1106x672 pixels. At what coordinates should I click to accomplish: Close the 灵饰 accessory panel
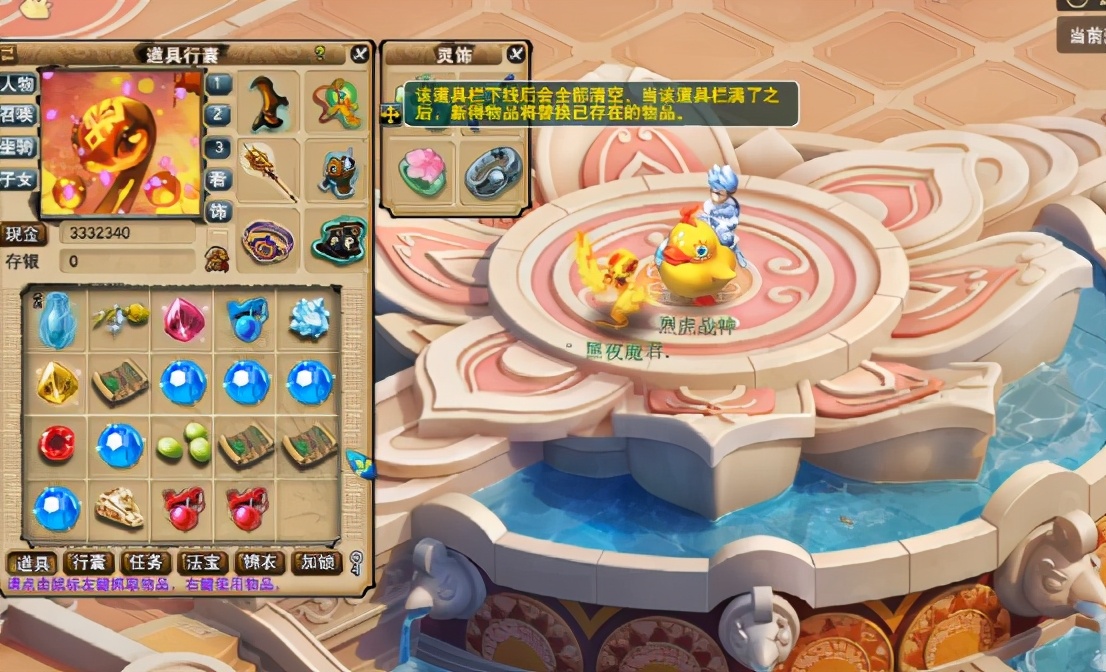click(516, 54)
